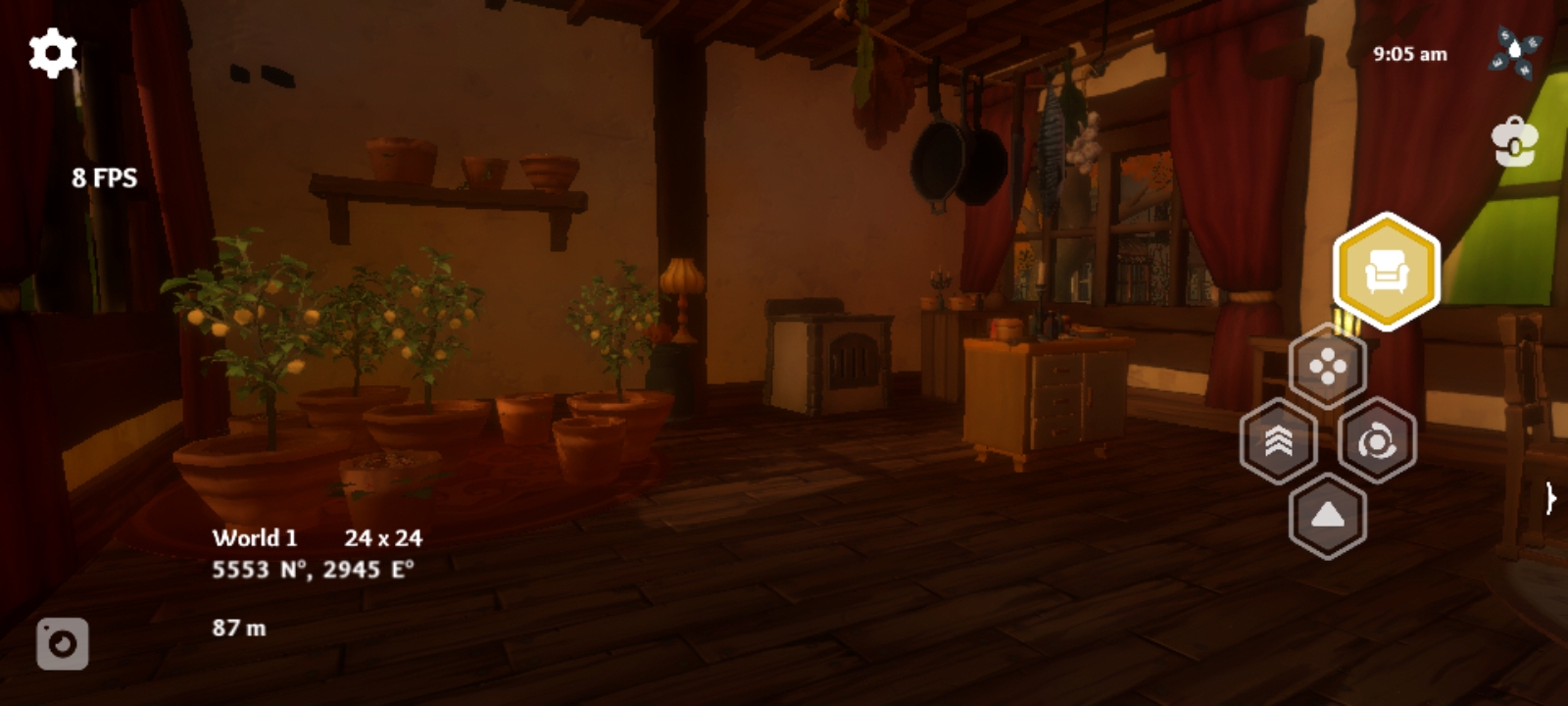This screenshot has height=706, width=1568.
Task: Tap the up-triangle hexagon button
Action: [1328, 516]
